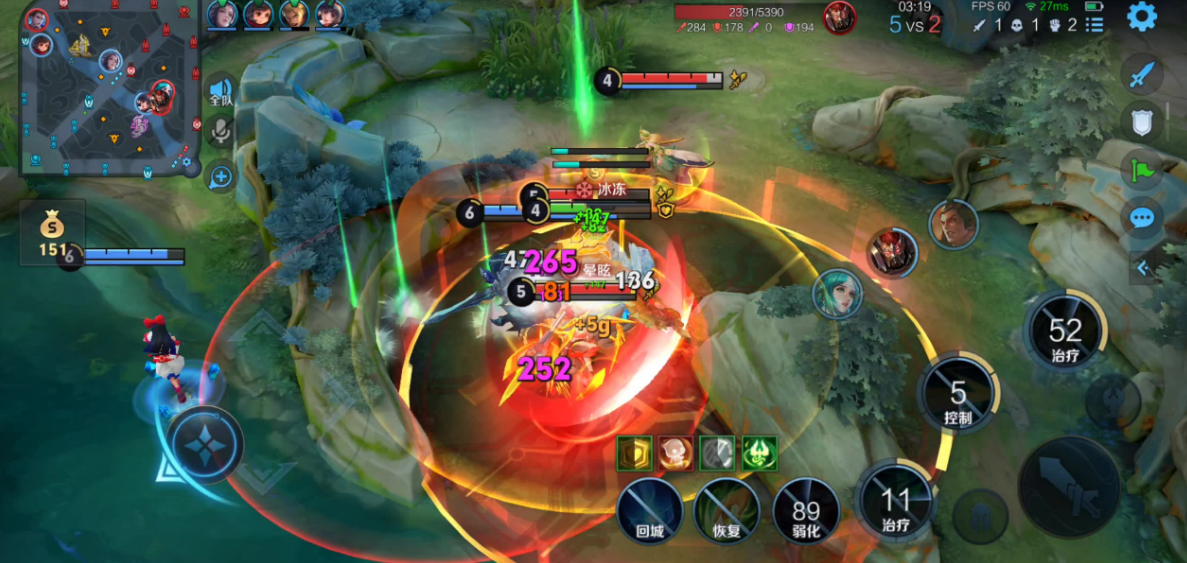Tap the minimap
The height and width of the screenshot is (563, 1187).
[x=108, y=90]
